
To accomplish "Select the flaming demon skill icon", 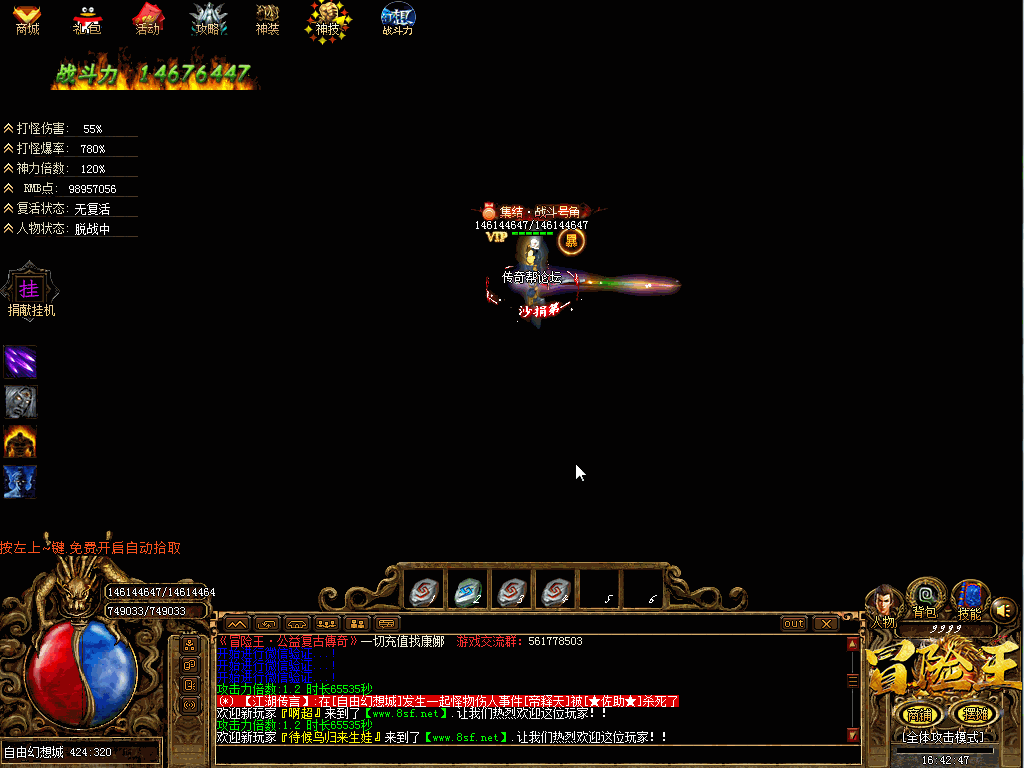I will 20,441.
